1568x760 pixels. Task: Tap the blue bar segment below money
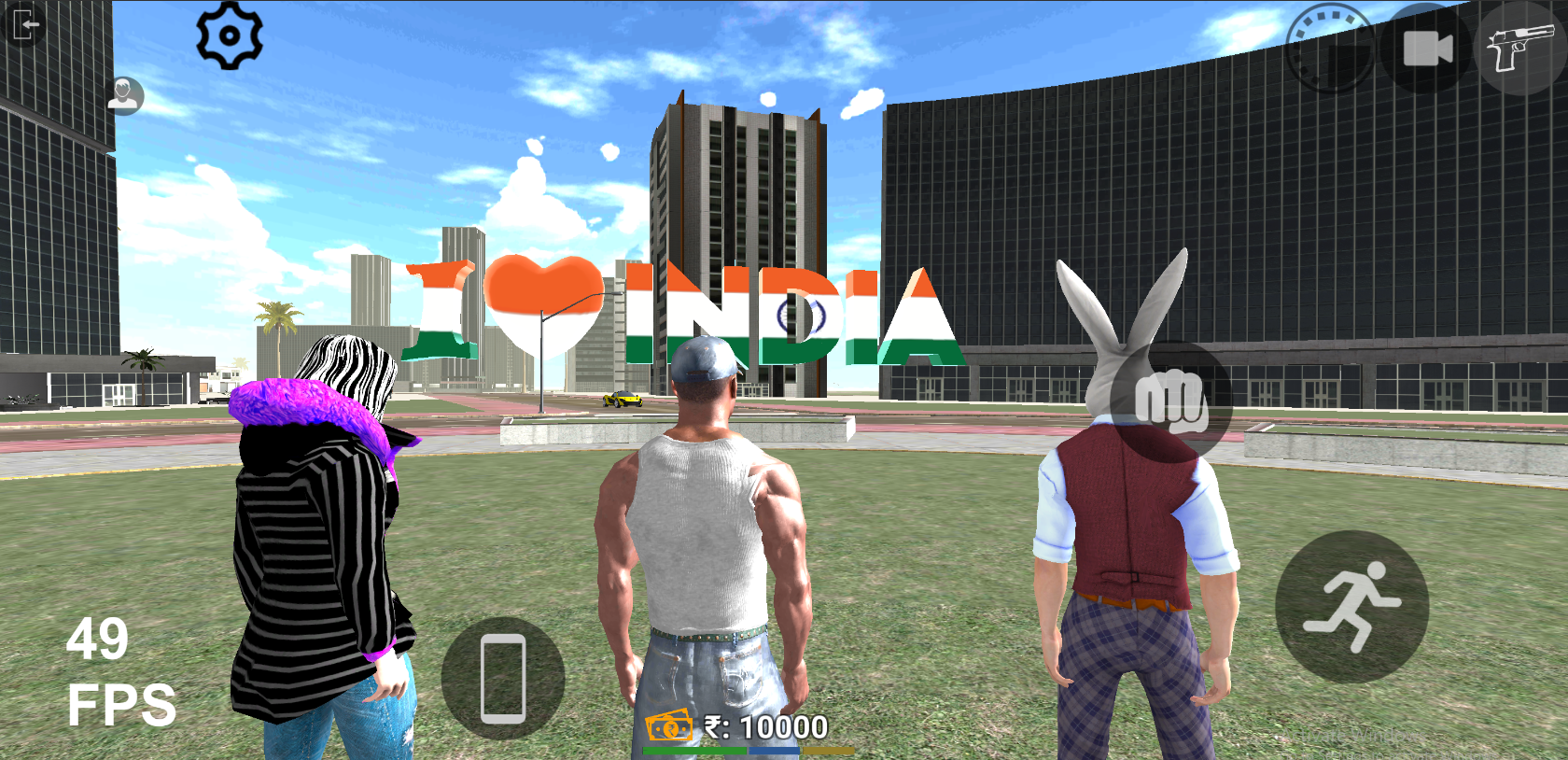pos(773,751)
